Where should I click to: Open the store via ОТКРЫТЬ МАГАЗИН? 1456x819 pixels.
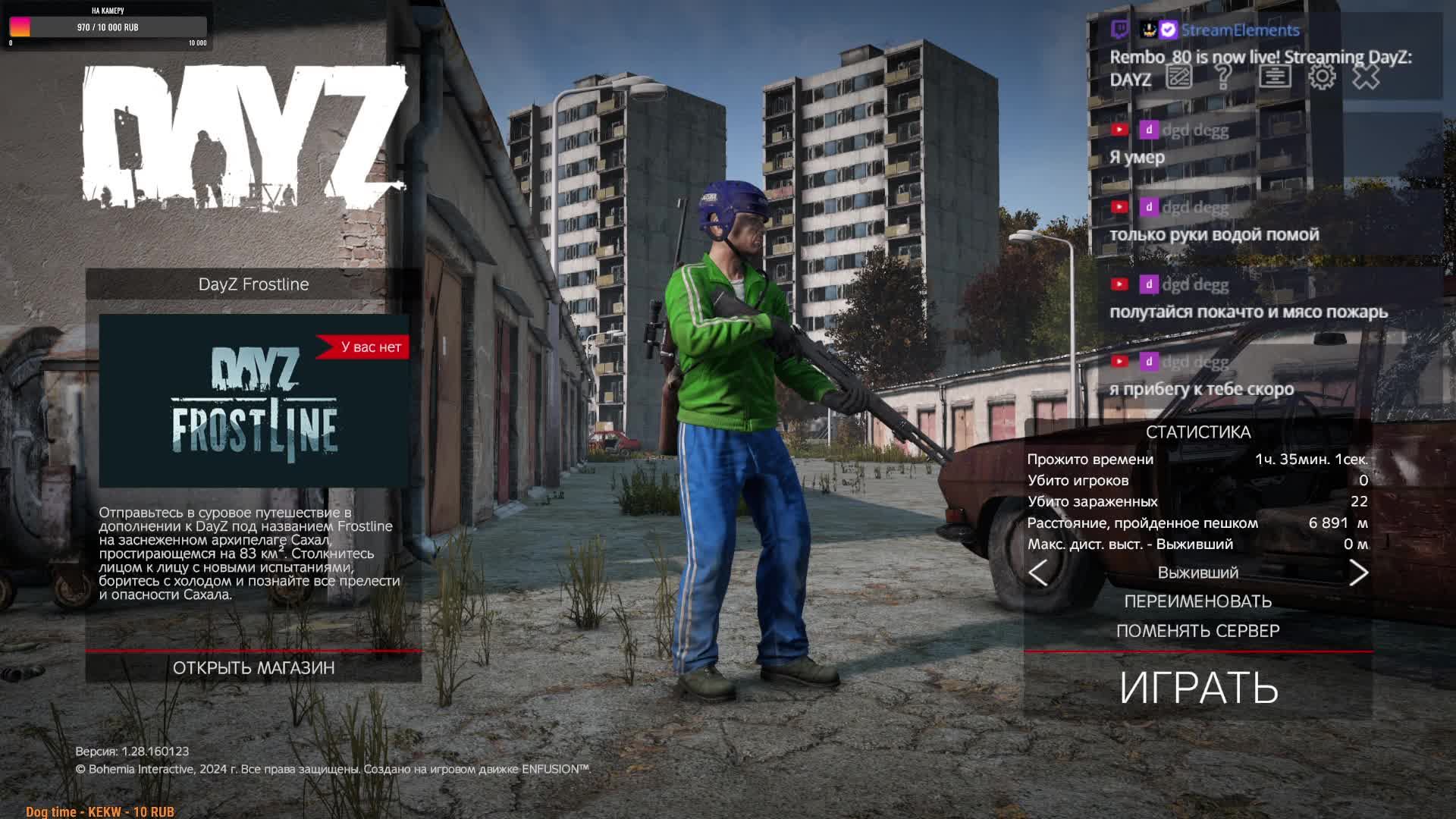point(253,667)
